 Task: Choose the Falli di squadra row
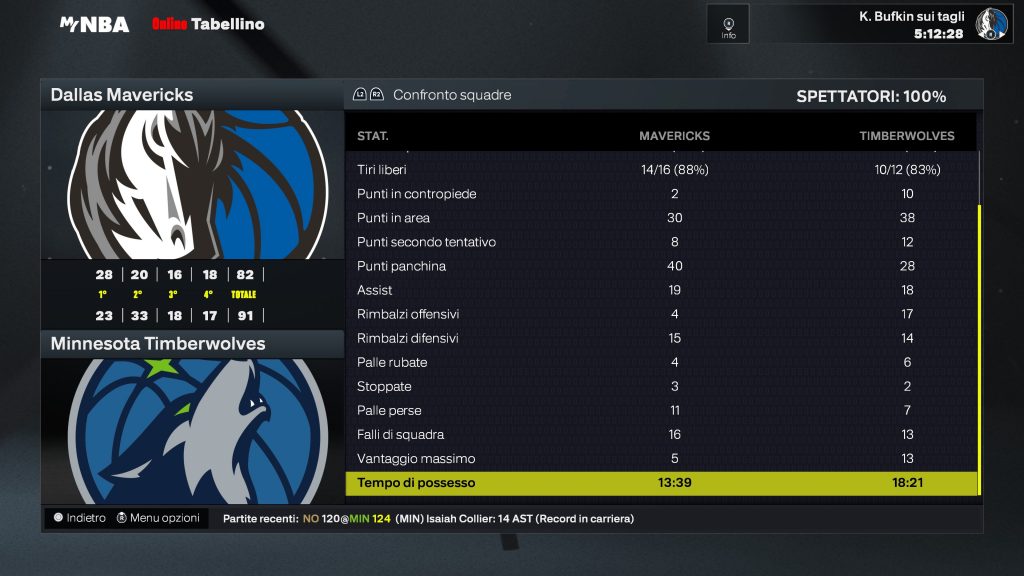pos(660,434)
